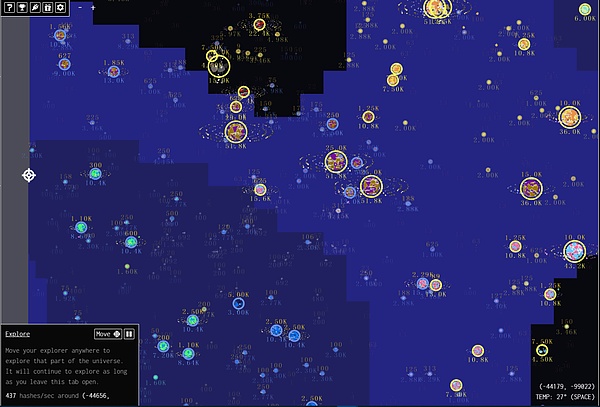Zoom out with the minus button
The height and width of the screenshot is (407, 600).
point(80,8)
